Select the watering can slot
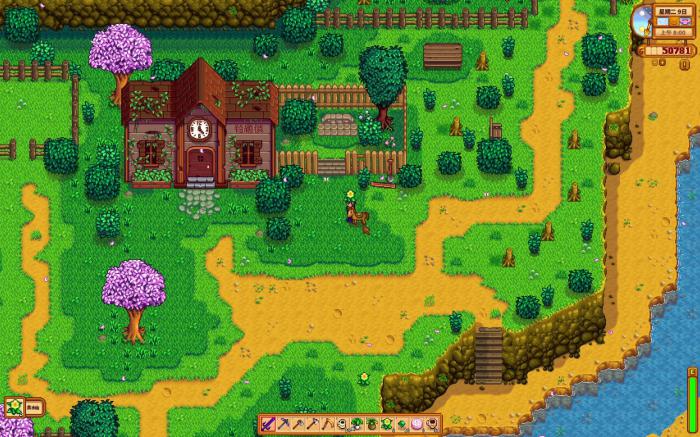This screenshot has height=437, width=700. pyautogui.click(x=342, y=424)
